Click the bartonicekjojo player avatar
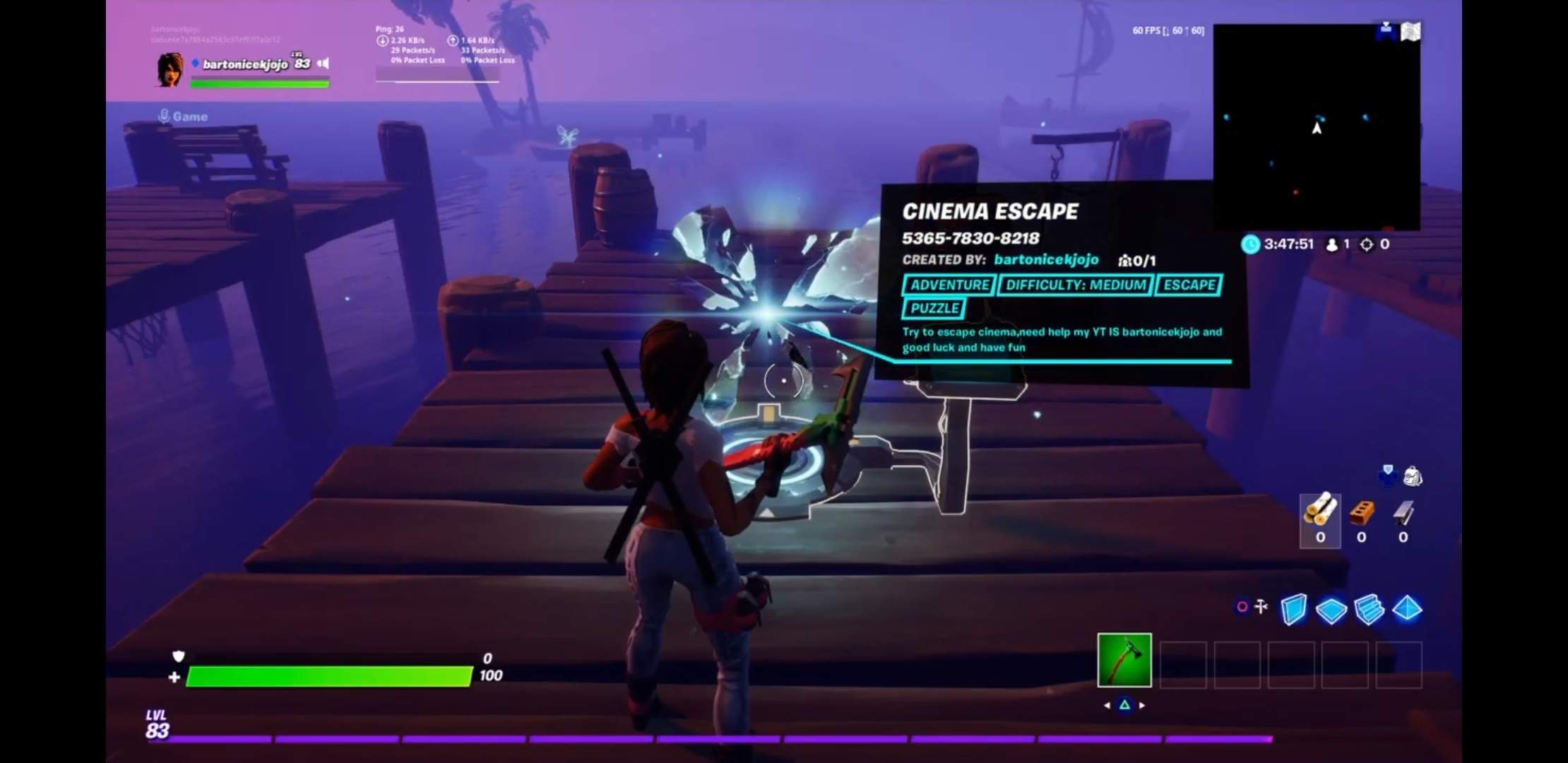 170,69
